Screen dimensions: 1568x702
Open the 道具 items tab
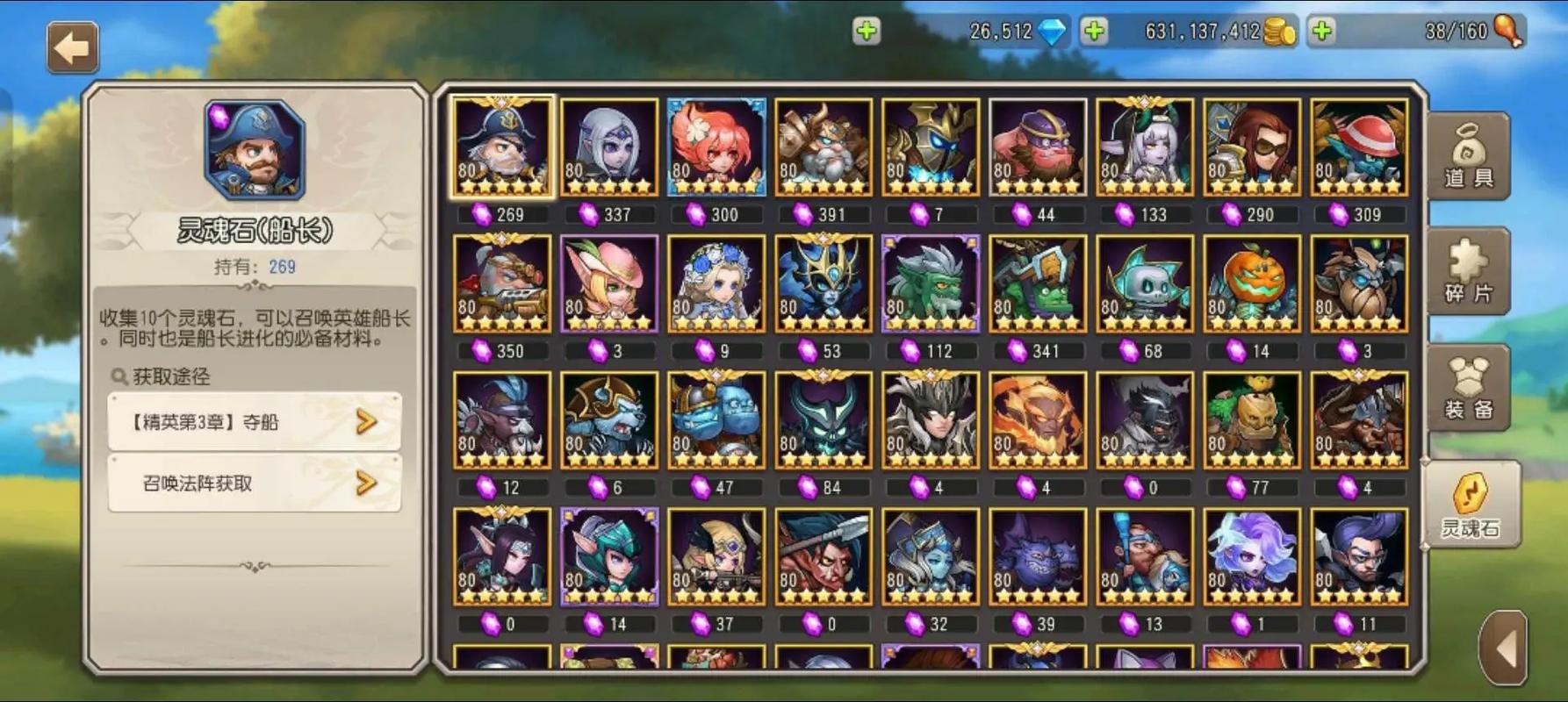(1469, 157)
